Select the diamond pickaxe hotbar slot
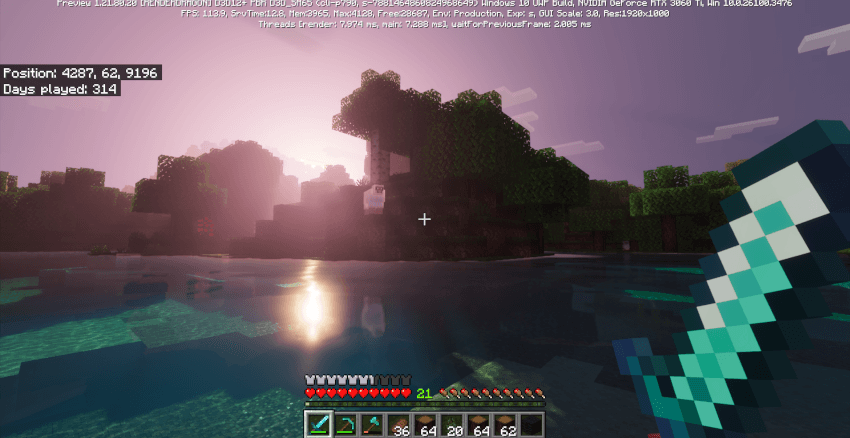Viewport: 850px width, 438px height. click(x=346, y=424)
